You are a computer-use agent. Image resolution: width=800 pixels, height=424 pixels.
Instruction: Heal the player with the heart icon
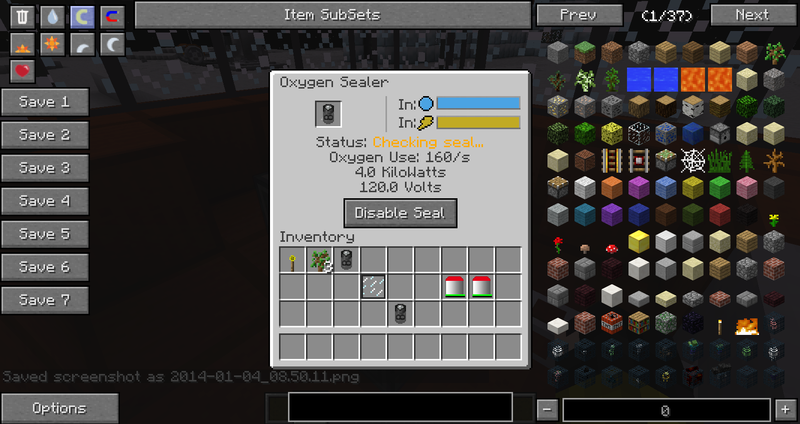click(x=22, y=70)
